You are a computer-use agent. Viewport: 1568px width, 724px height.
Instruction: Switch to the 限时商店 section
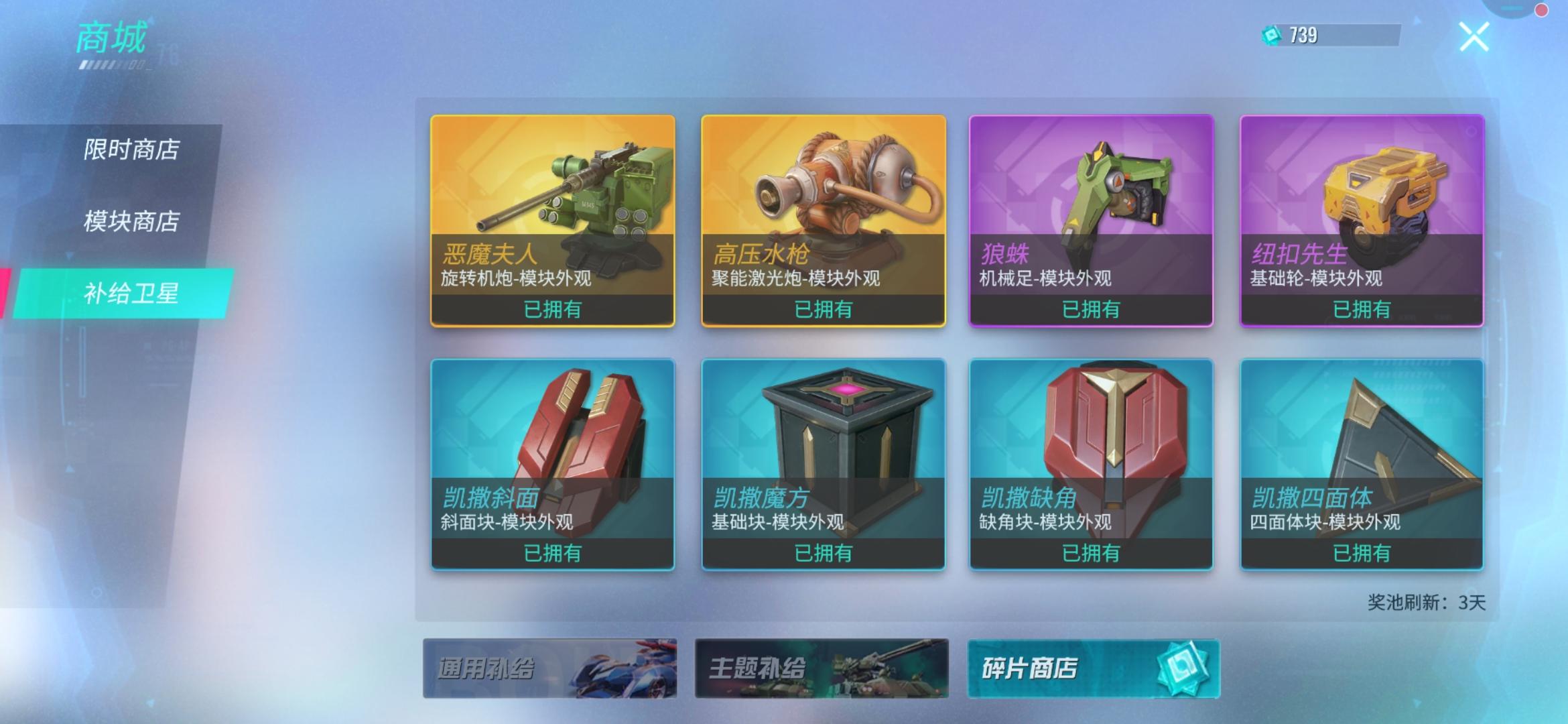[x=131, y=151]
